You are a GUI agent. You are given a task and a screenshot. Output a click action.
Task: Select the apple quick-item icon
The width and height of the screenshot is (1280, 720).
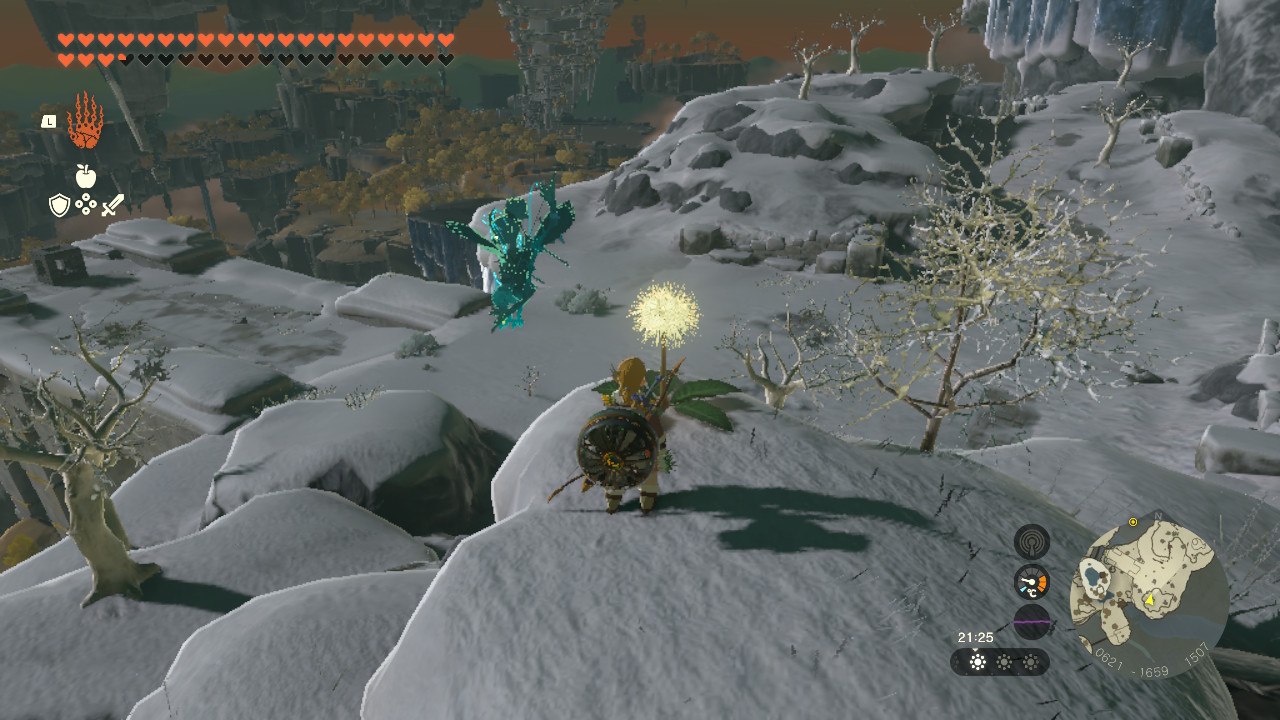pyautogui.click(x=86, y=177)
